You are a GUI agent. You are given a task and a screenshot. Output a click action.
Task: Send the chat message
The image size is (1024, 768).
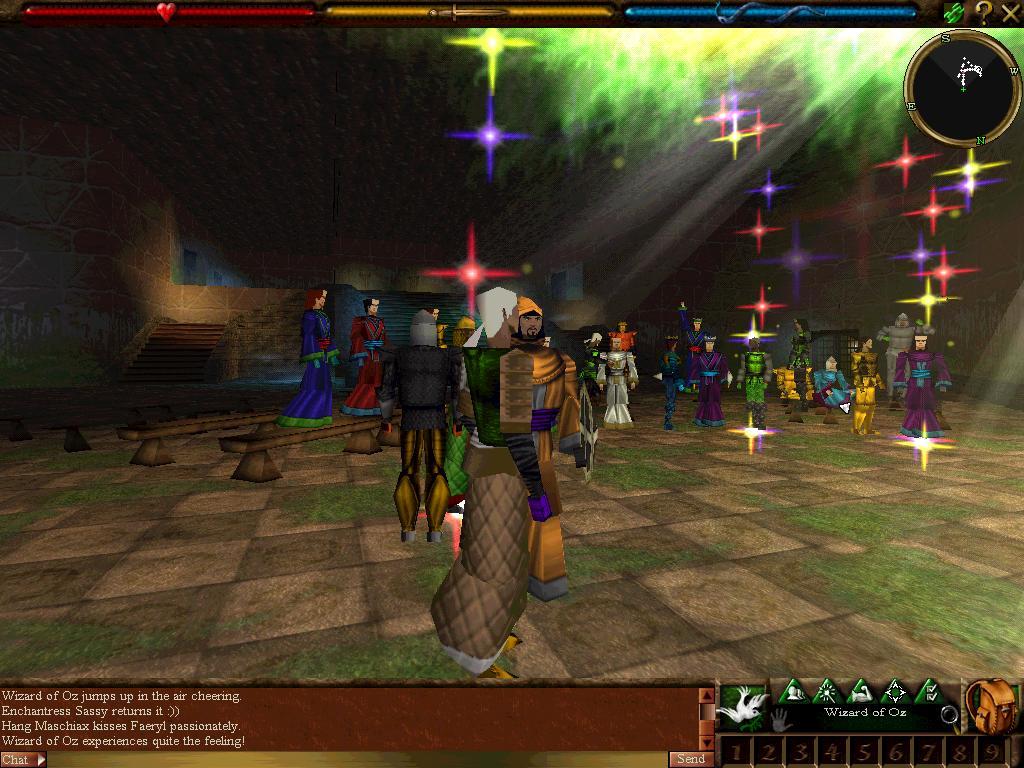point(691,759)
